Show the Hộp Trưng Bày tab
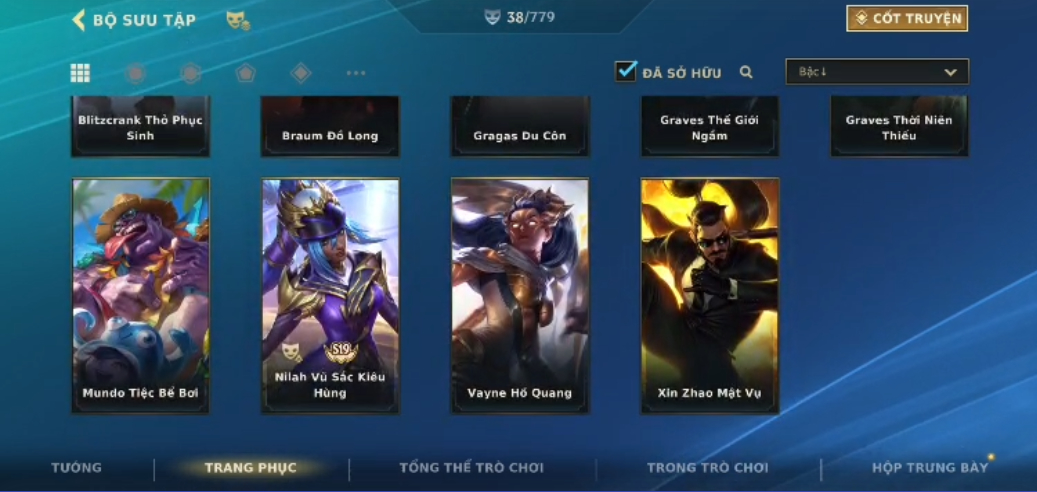The height and width of the screenshot is (492, 1037). pyautogui.click(x=930, y=468)
